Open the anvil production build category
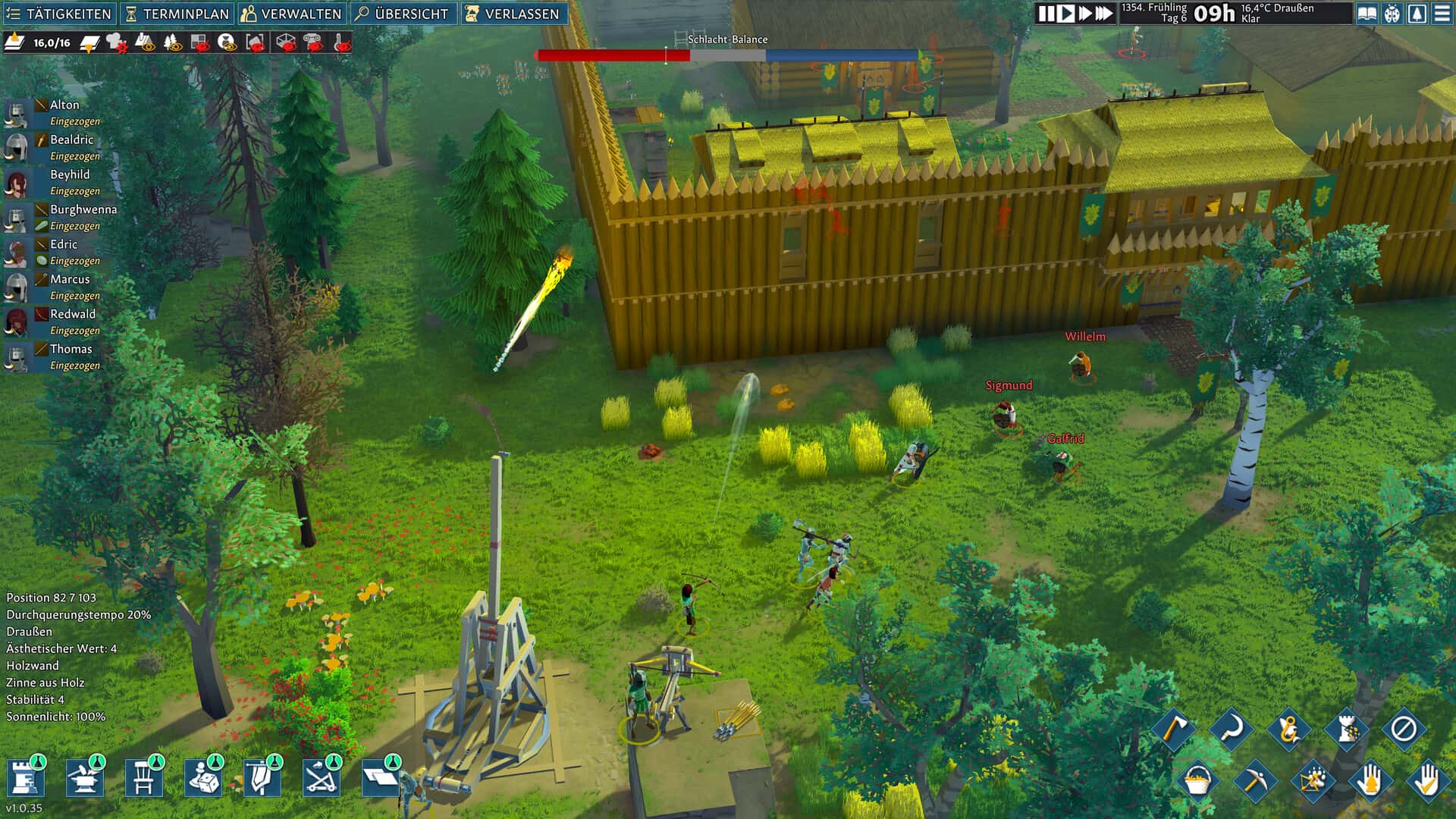1456x819 pixels. [x=84, y=778]
